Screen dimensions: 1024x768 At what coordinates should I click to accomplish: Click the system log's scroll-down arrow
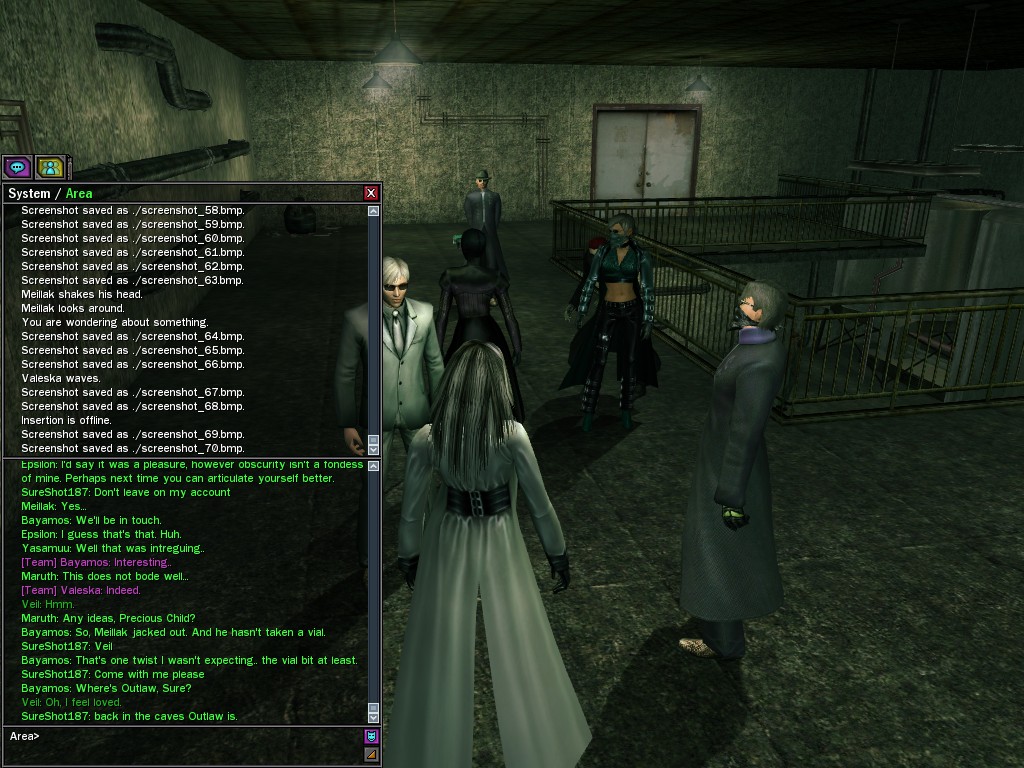click(374, 449)
